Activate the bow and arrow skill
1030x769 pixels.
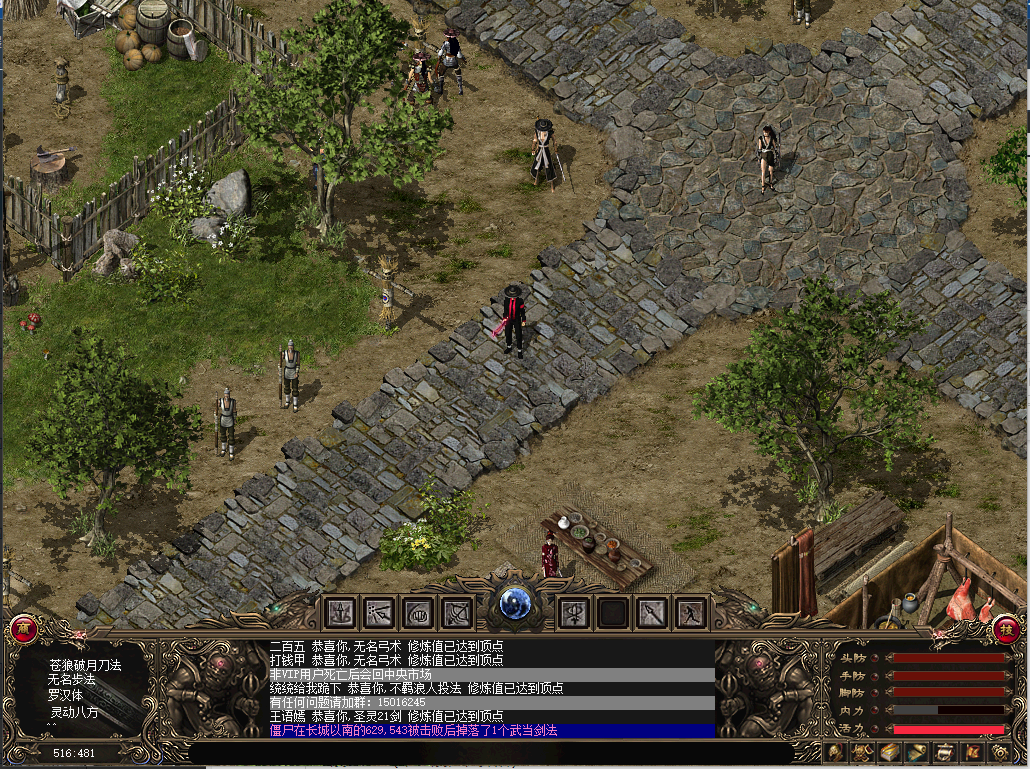[x=456, y=611]
